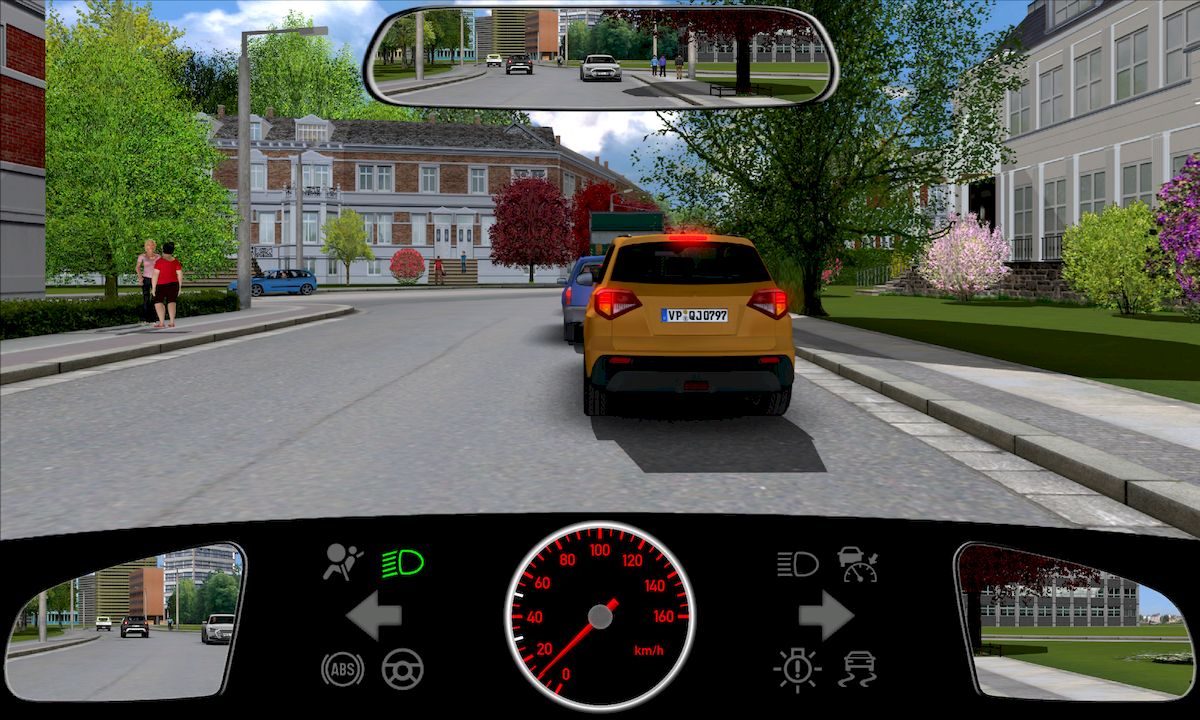Click the exterior bulb failure warning icon
The width and height of the screenshot is (1200, 720).
point(797,668)
